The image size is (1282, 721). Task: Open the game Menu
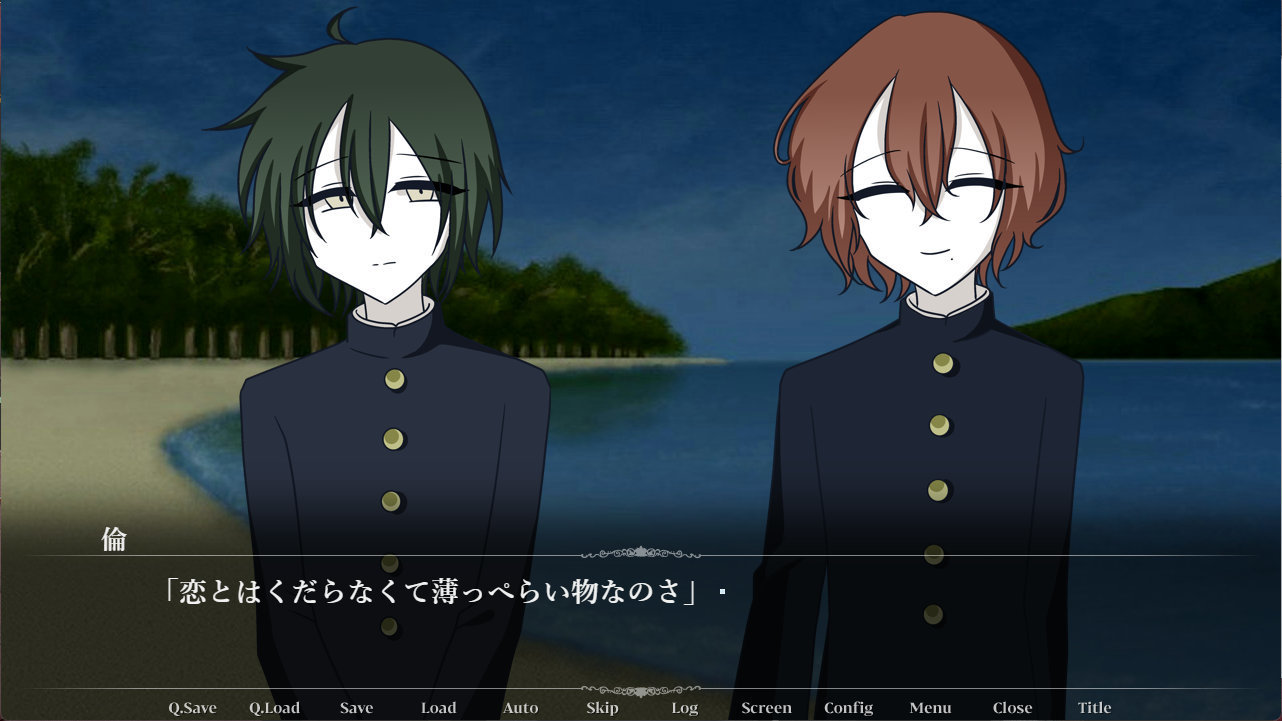coord(929,707)
